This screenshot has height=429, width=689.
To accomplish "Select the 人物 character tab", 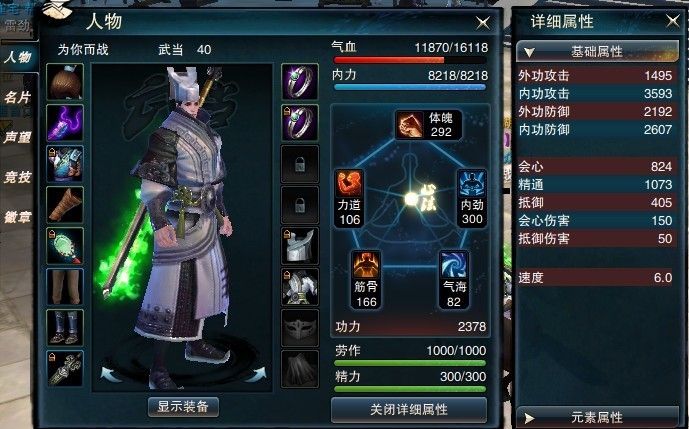I will [x=16, y=58].
